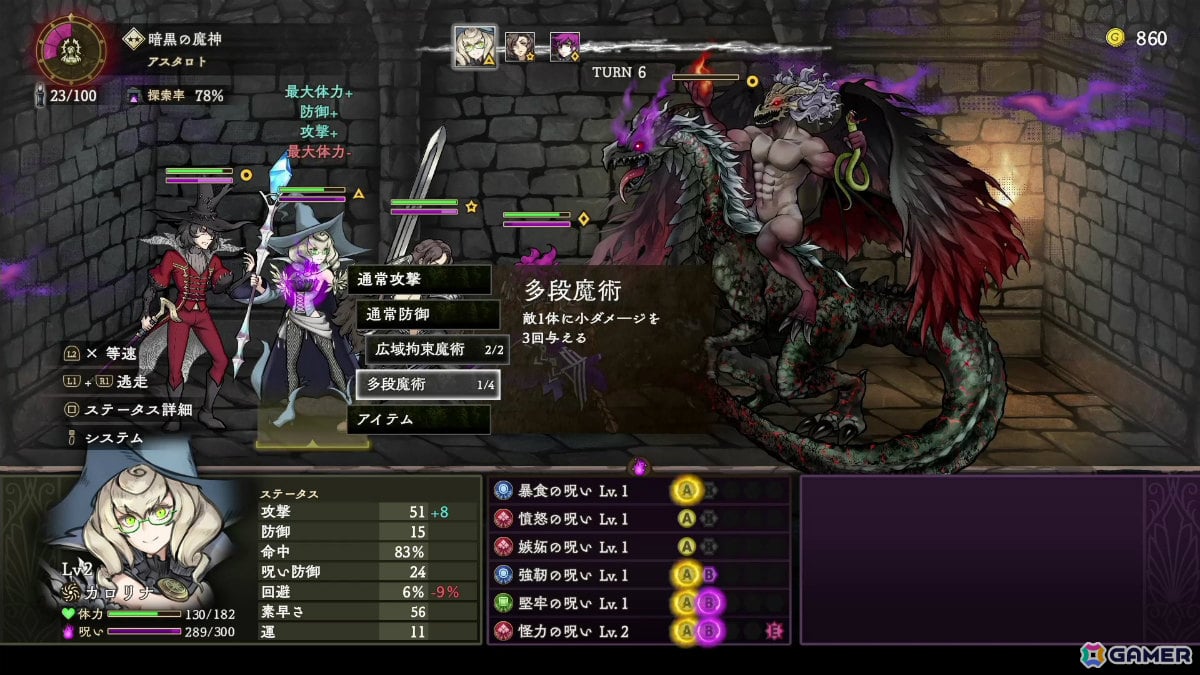Open the アイテム menu

(x=419, y=419)
